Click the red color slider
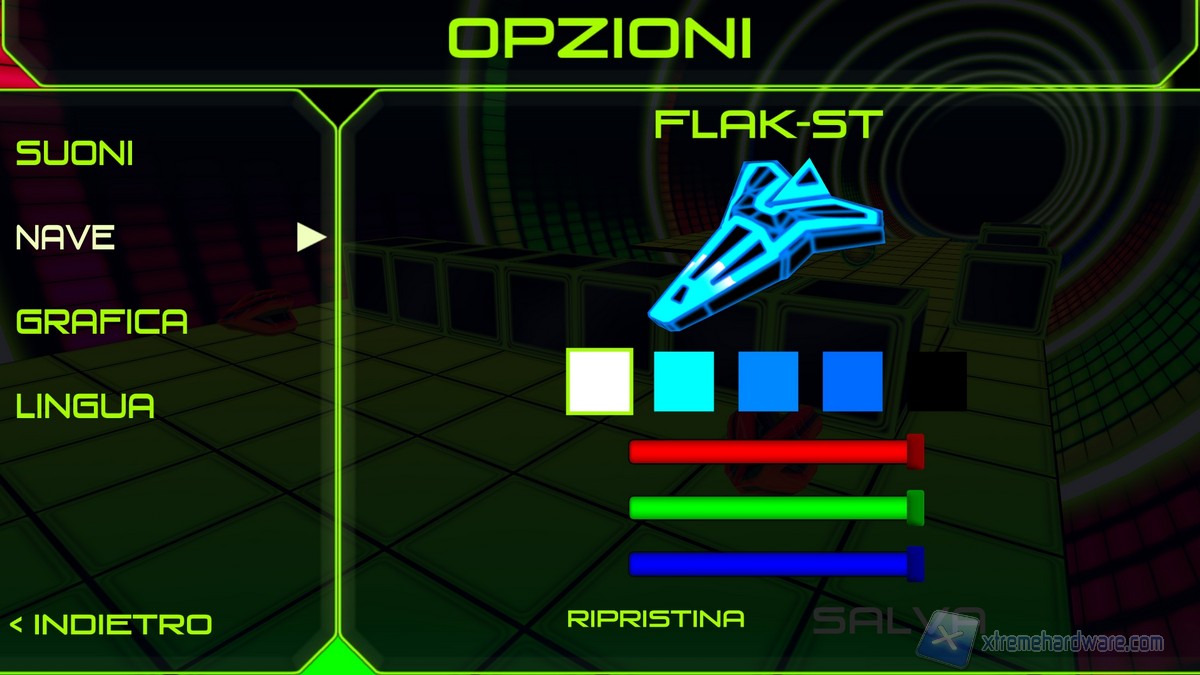 pos(770,452)
